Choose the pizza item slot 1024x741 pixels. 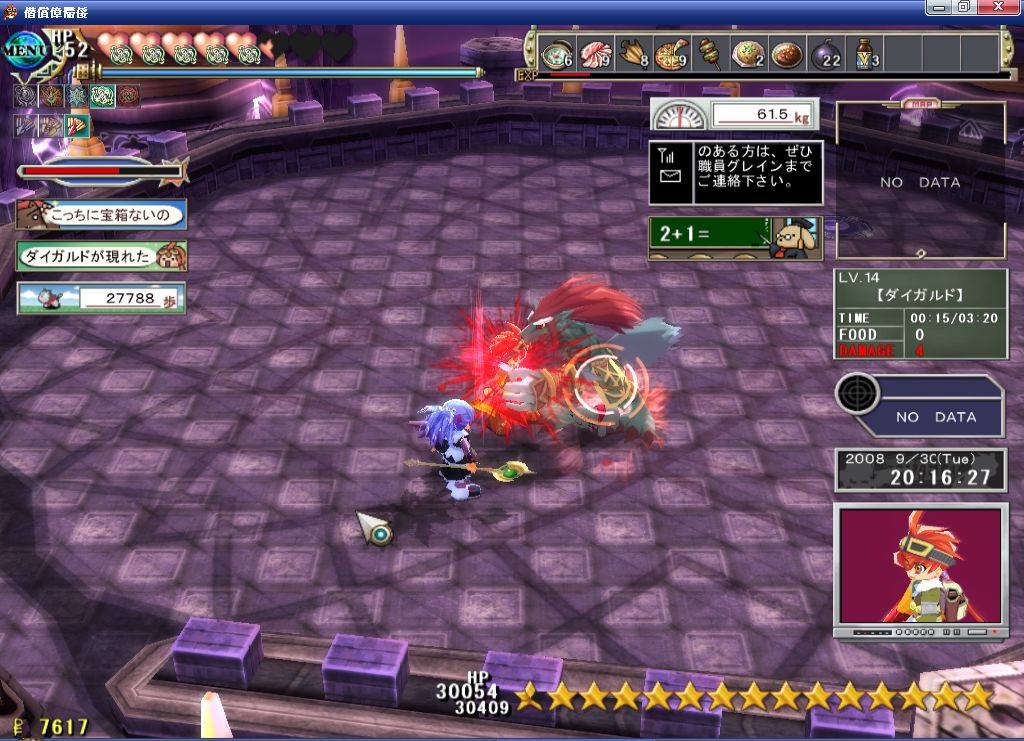(671, 53)
